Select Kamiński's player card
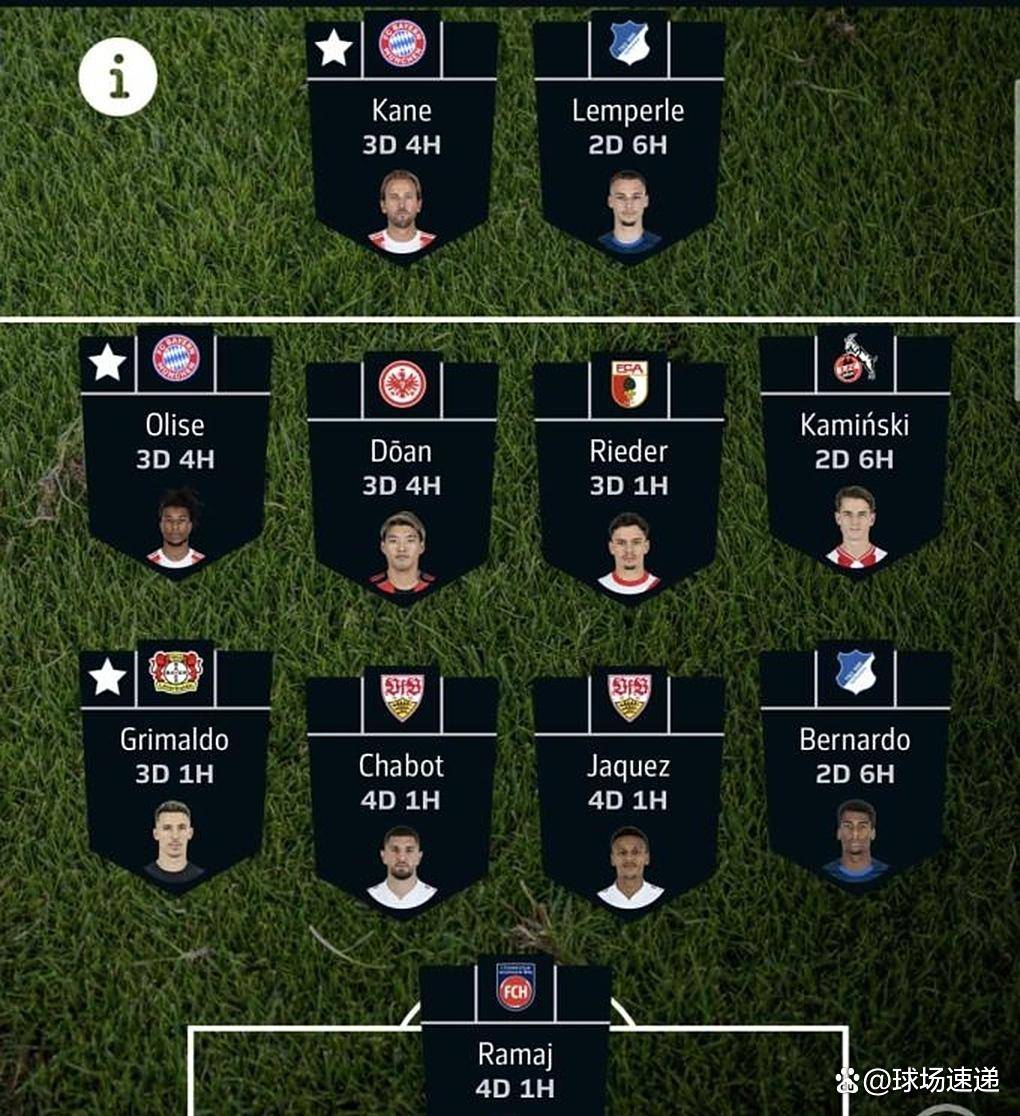1020x1116 pixels. coord(855,455)
